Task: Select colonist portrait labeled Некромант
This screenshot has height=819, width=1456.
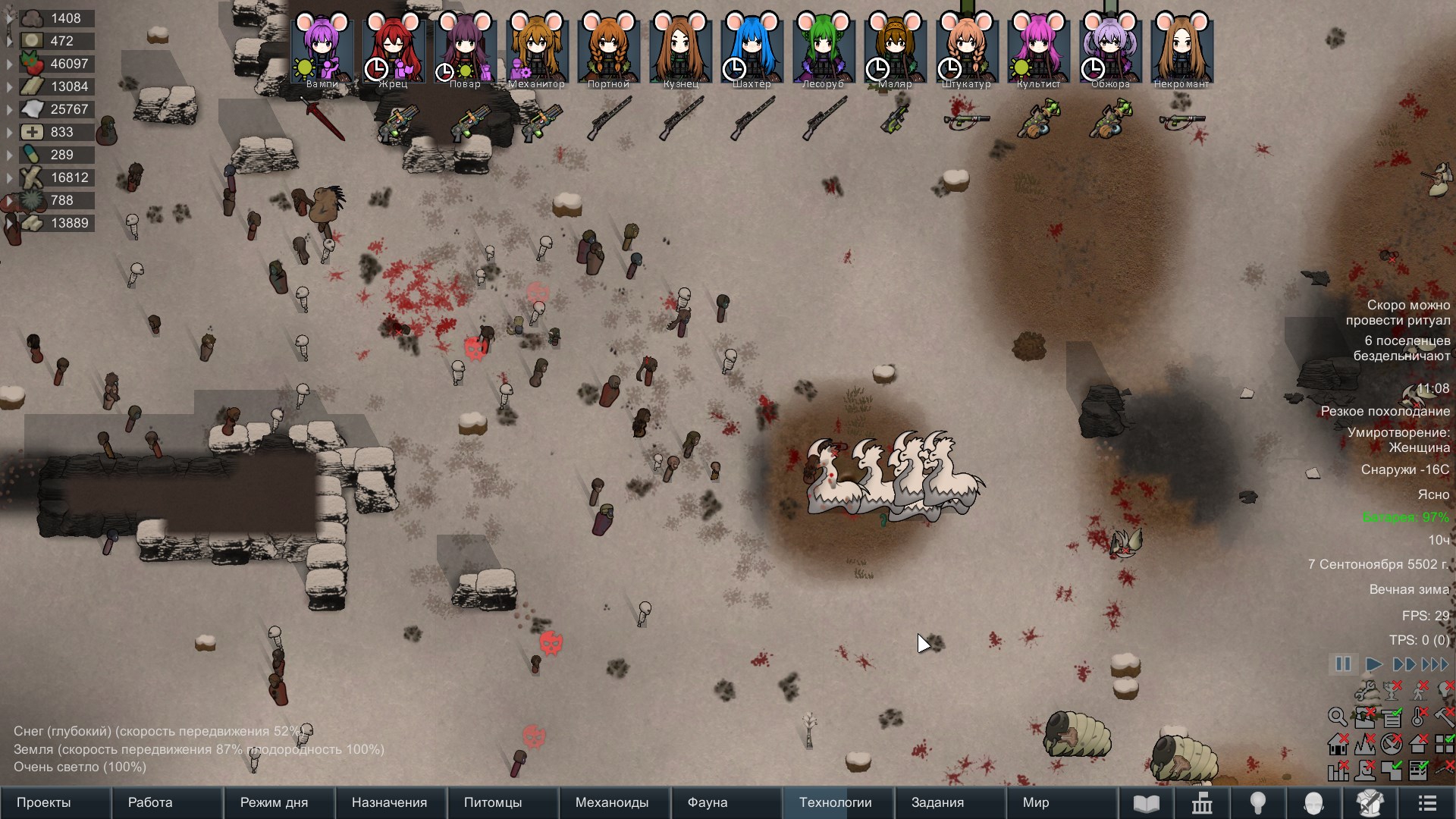Action: click(1181, 49)
